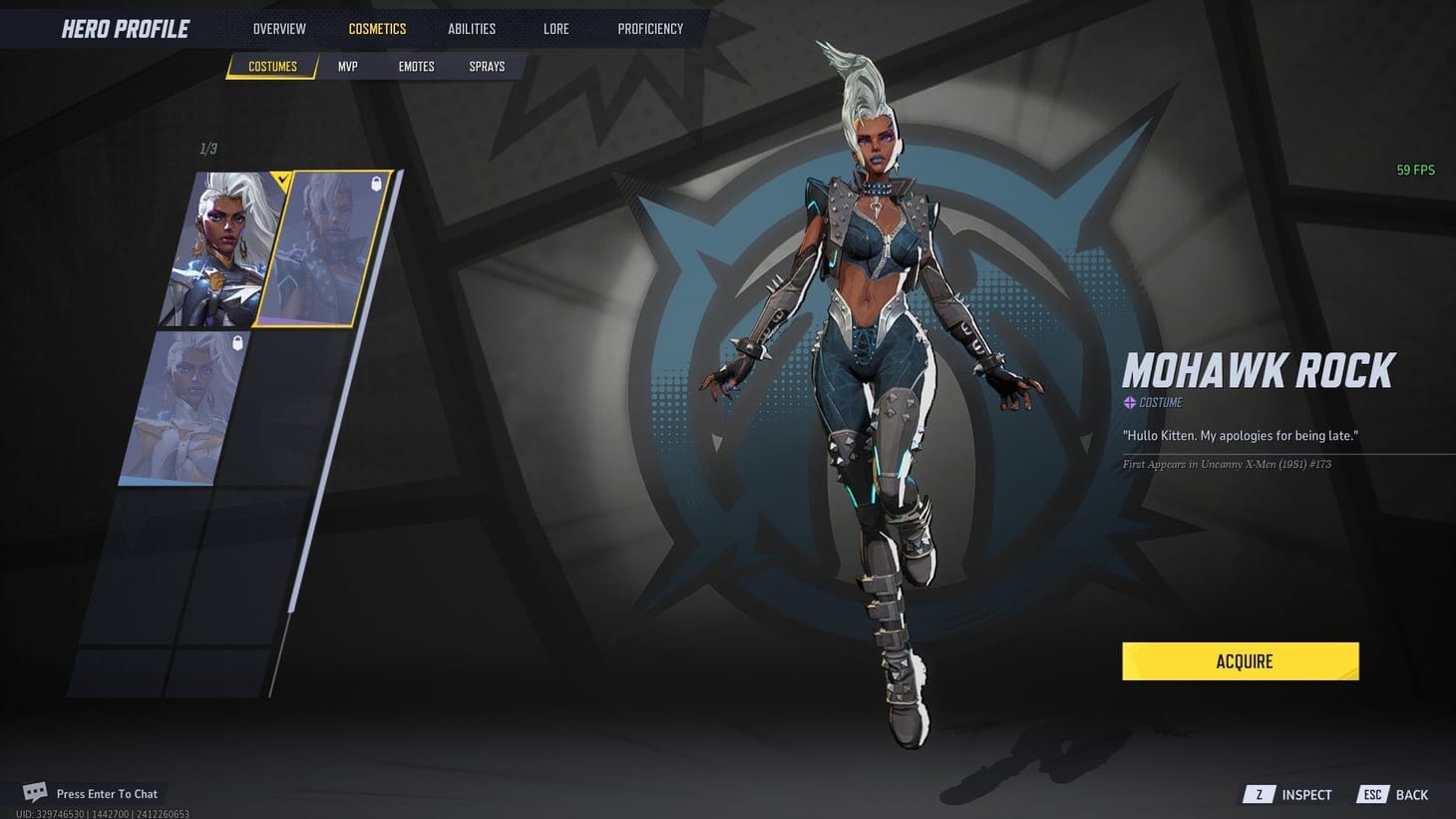1456x819 pixels.
Task: Open the MVP subsection
Action: tap(347, 66)
